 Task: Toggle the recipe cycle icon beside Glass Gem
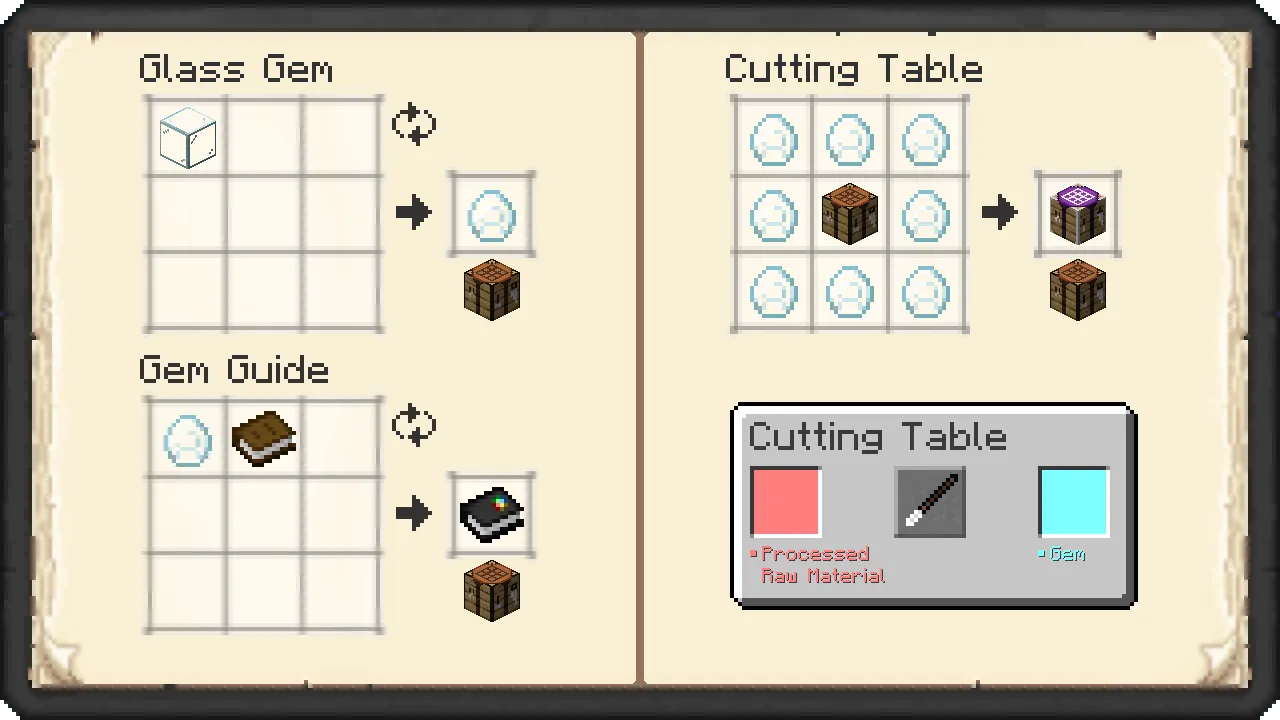[x=414, y=123]
